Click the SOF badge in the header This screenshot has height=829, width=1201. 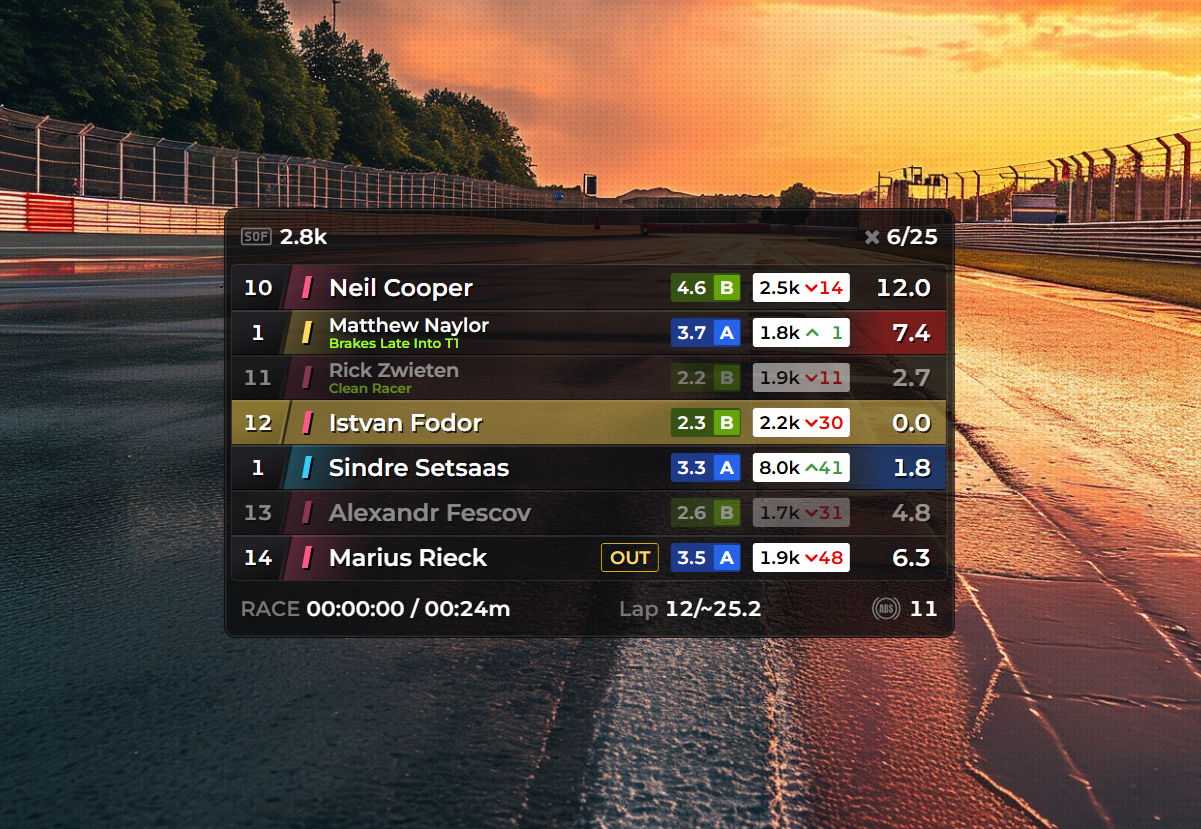[x=256, y=237]
